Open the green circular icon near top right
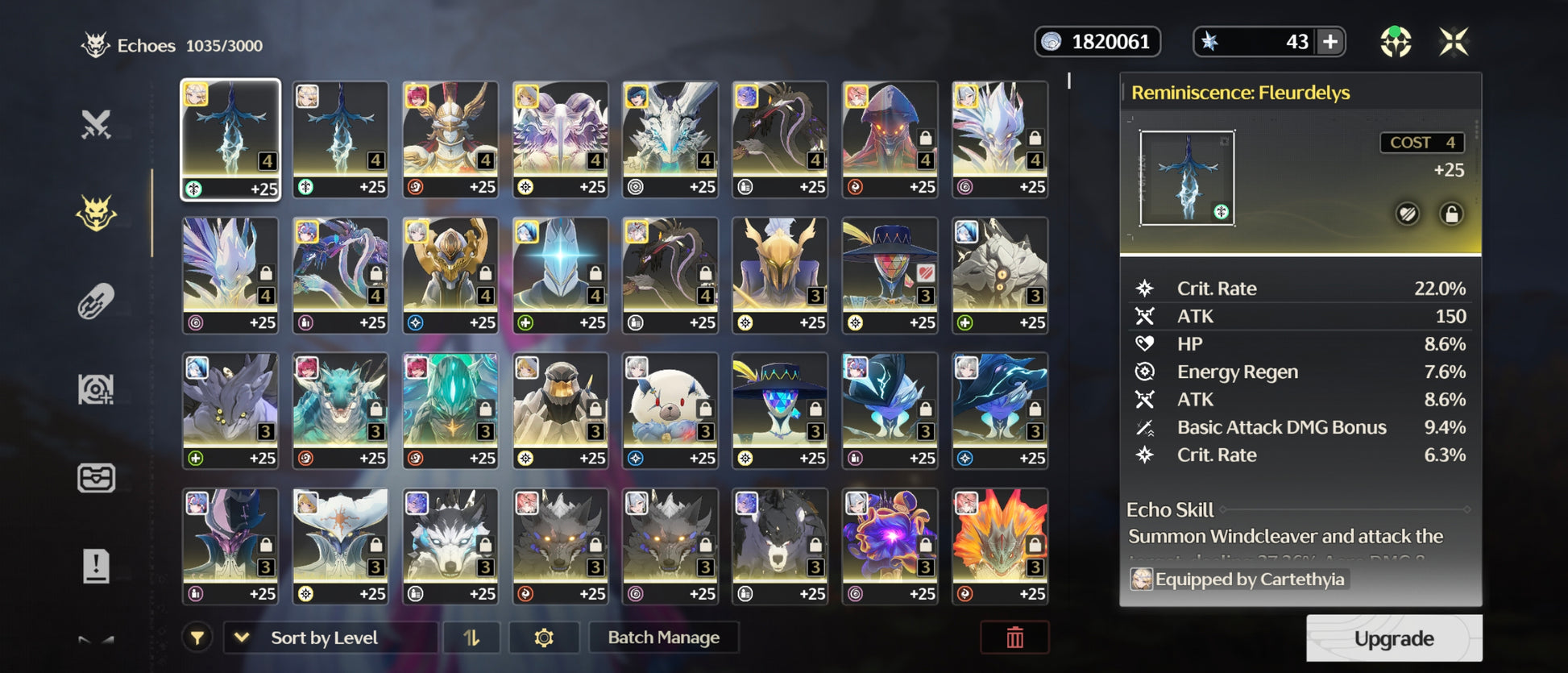 (x=1396, y=42)
